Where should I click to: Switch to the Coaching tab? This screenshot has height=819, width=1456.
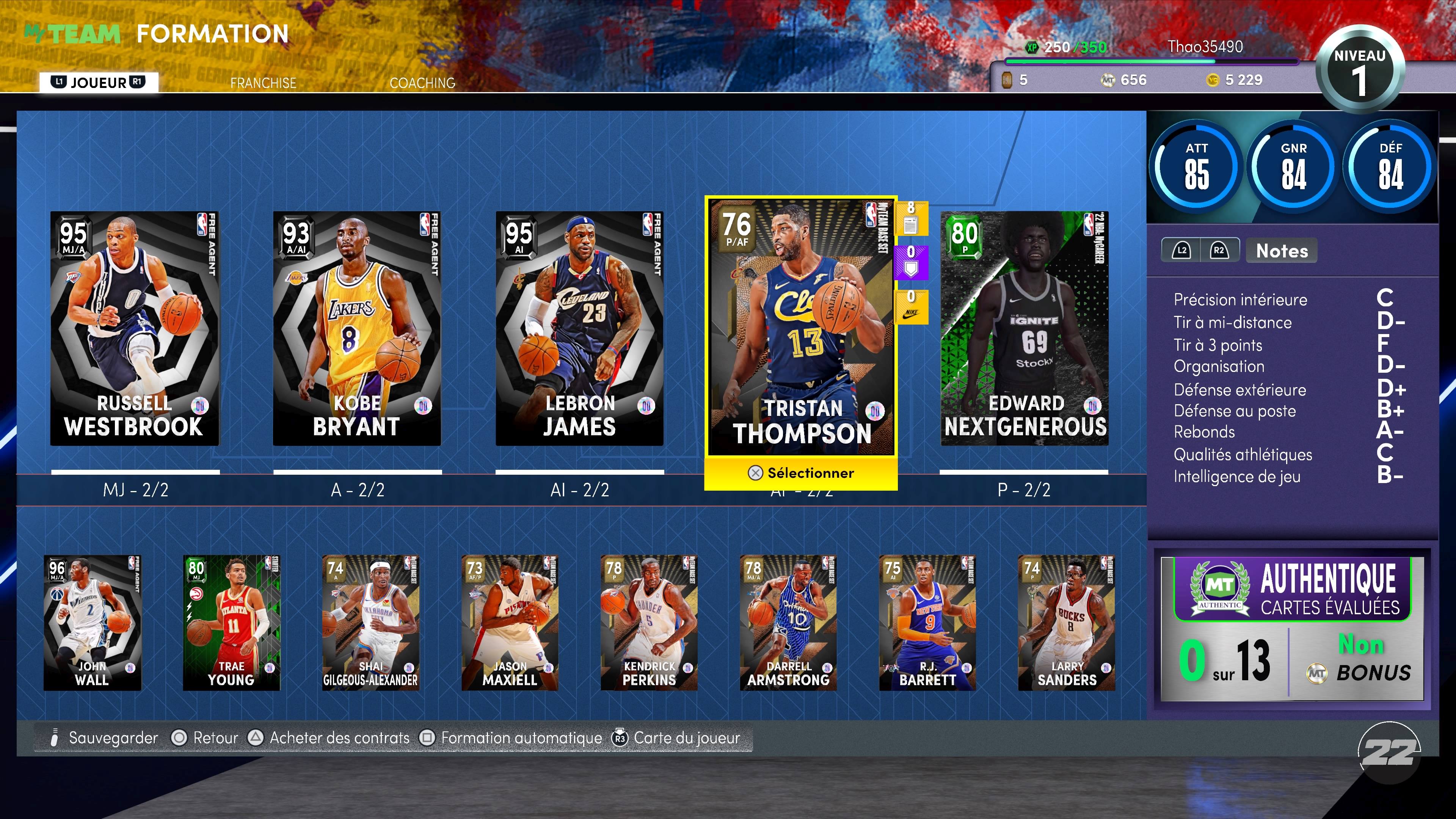422,83
